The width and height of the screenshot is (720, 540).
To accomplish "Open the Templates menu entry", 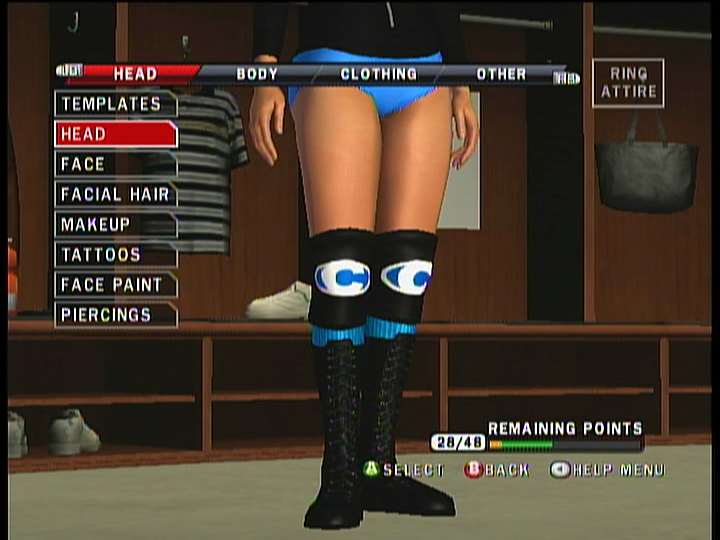I will (114, 104).
